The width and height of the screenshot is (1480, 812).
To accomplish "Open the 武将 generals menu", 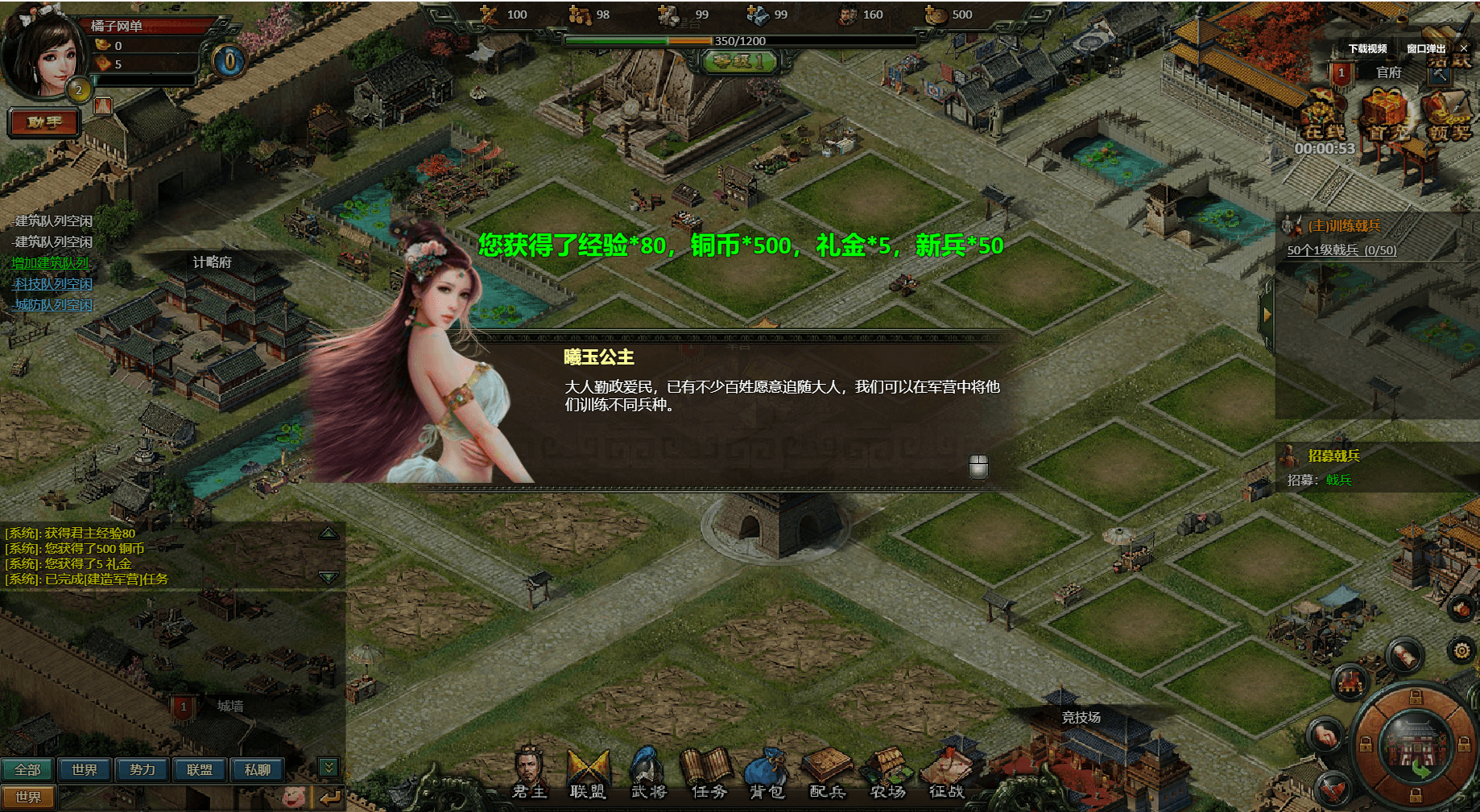I will pos(648,773).
